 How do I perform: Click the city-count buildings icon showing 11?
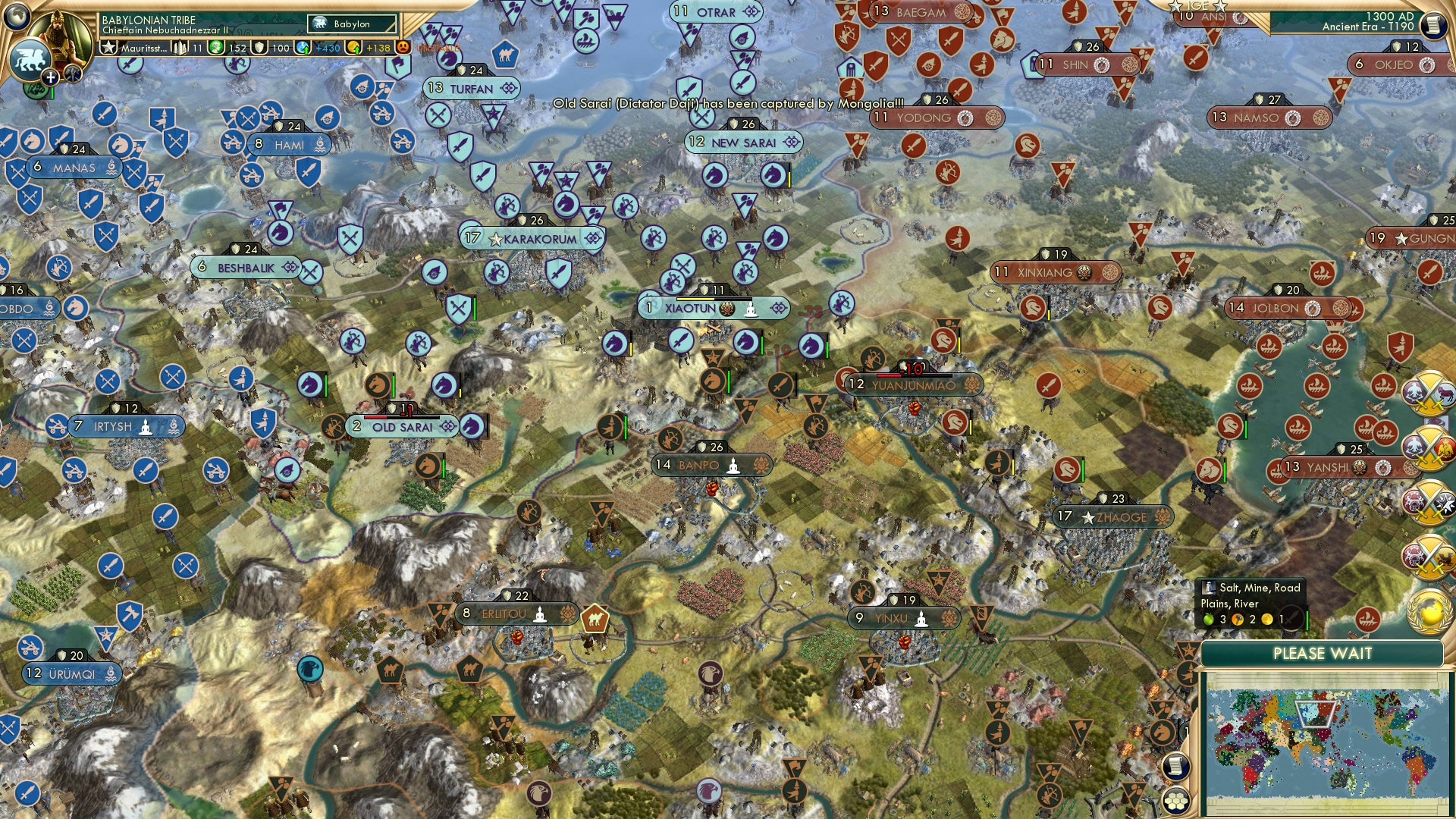(179, 49)
